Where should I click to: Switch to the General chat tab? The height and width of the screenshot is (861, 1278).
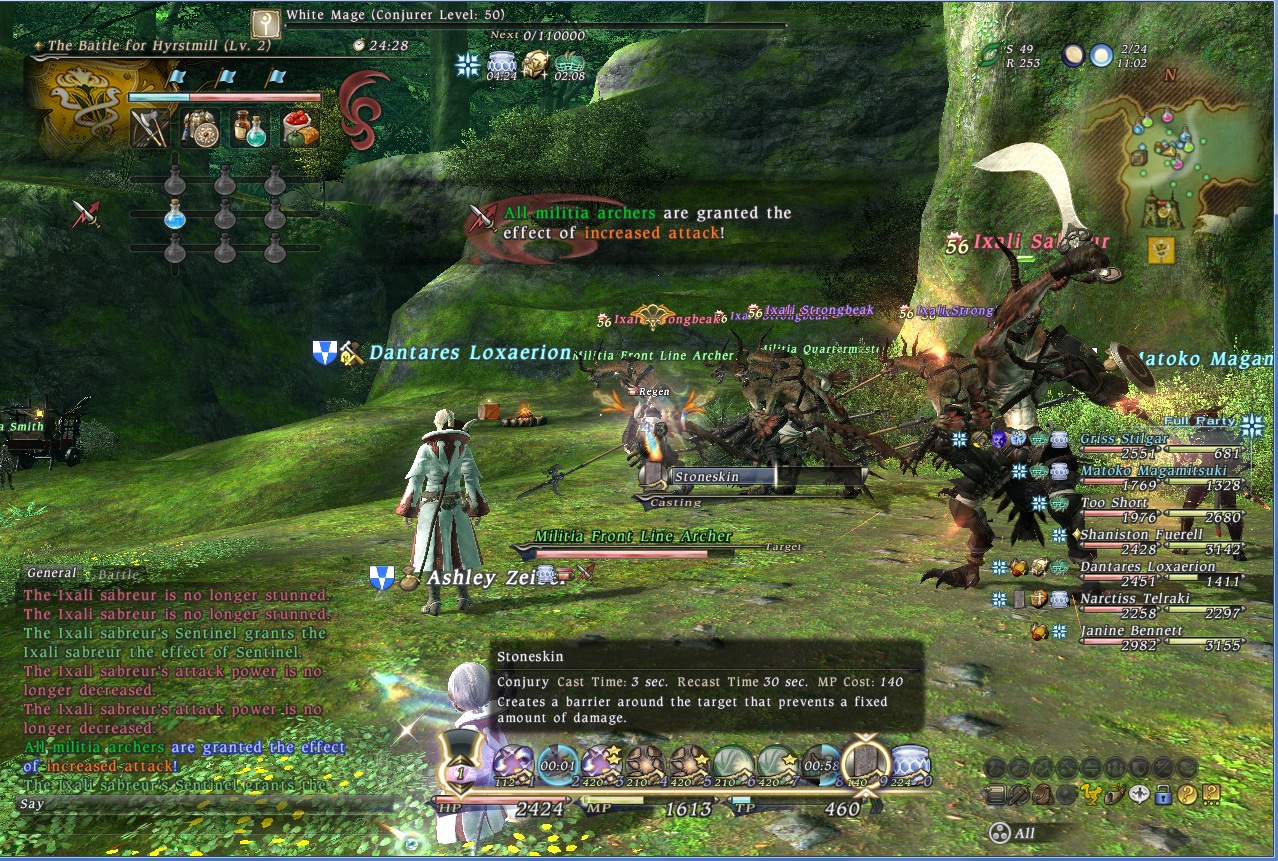click(x=51, y=573)
